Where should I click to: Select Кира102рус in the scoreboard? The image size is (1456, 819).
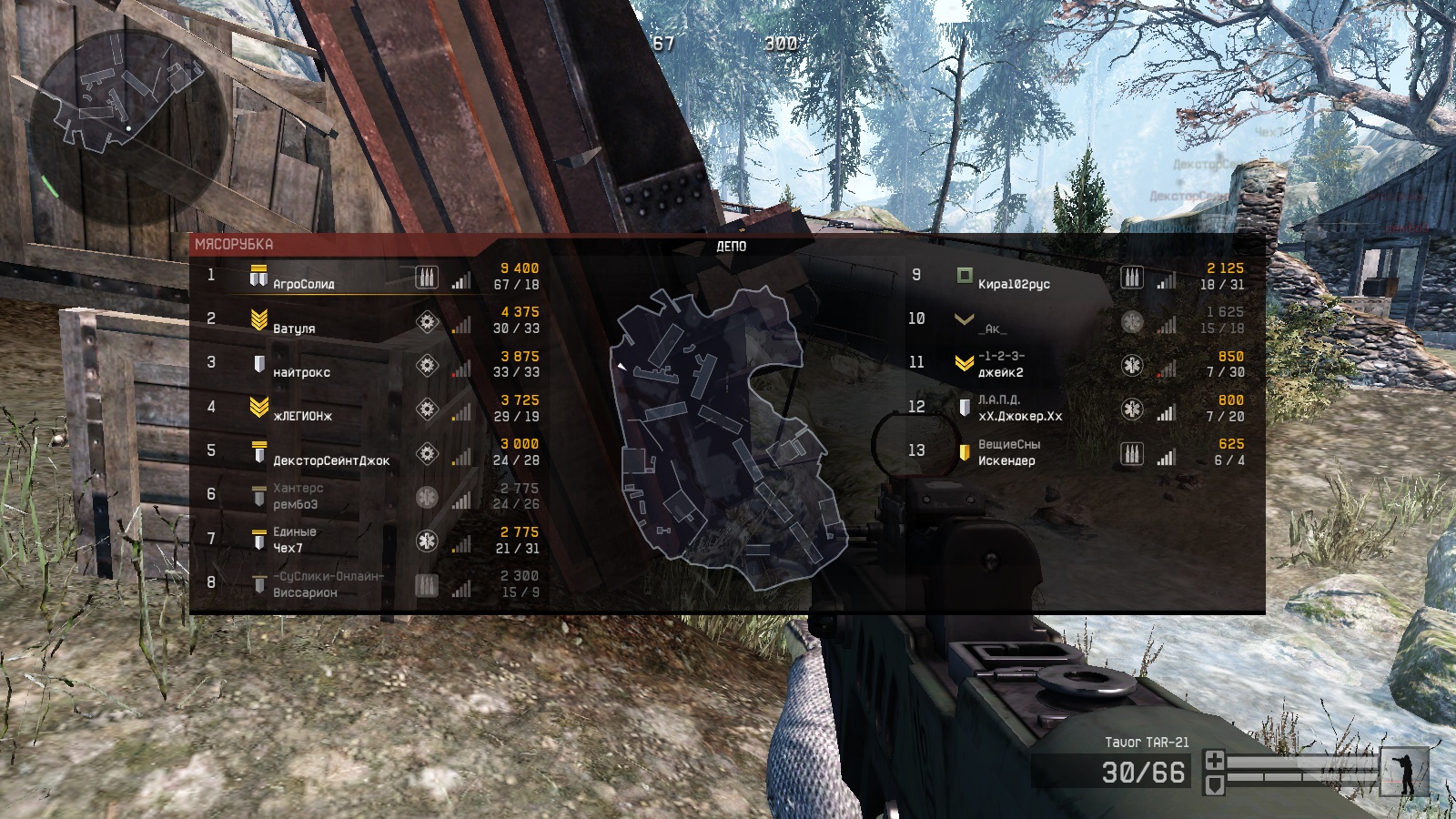(1014, 284)
